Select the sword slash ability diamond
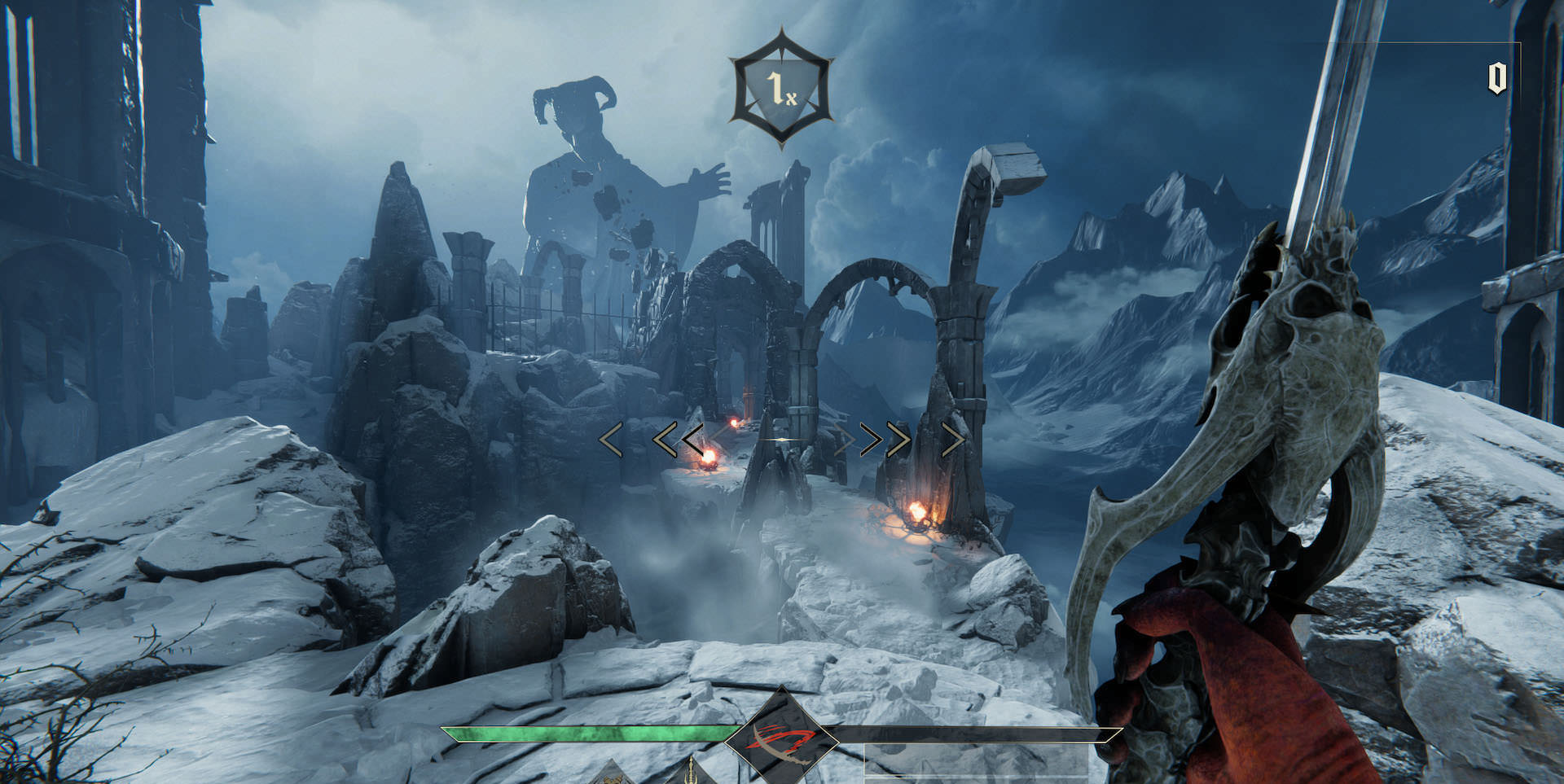The width and height of the screenshot is (1564, 784). tap(781, 738)
